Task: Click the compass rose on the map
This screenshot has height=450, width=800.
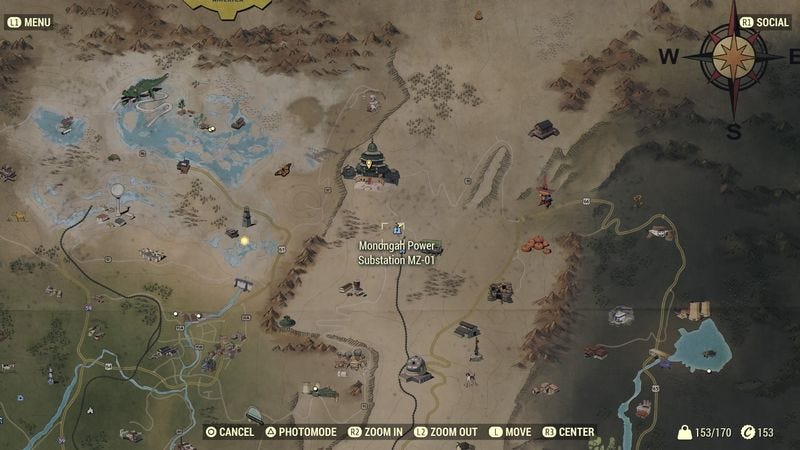Action: 735,56
